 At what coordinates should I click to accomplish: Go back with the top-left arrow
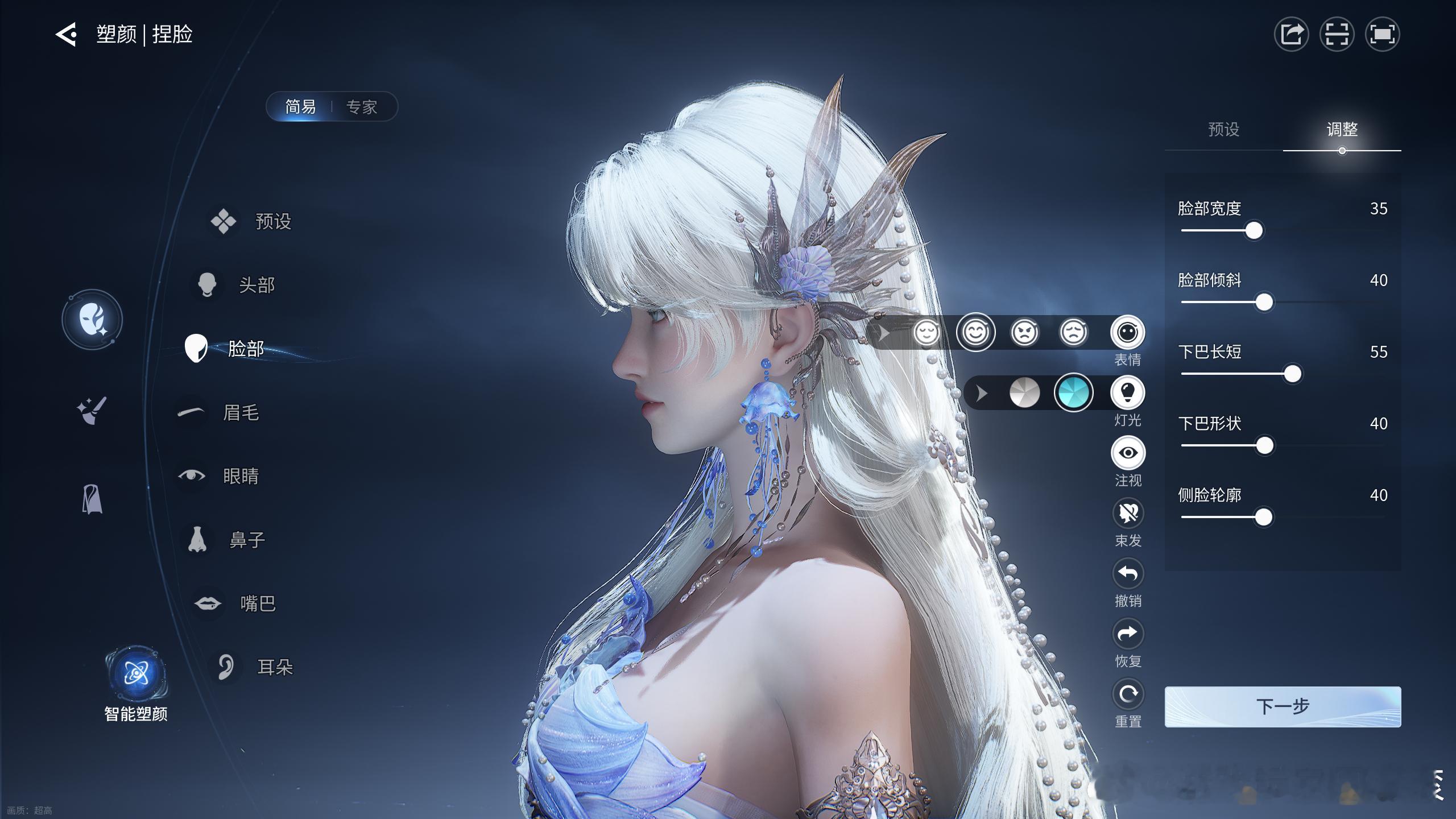[66, 35]
